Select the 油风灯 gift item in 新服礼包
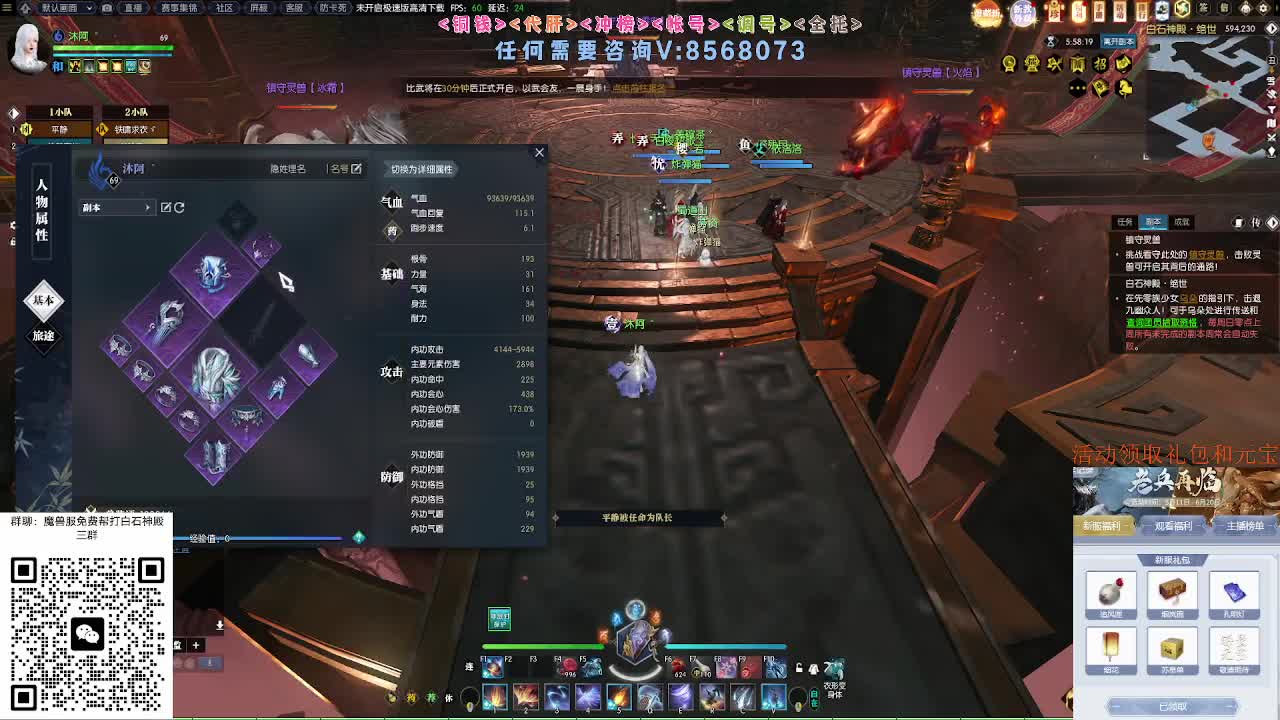Viewport: 1280px width, 720px height. pyautogui.click(x=1112, y=595)
